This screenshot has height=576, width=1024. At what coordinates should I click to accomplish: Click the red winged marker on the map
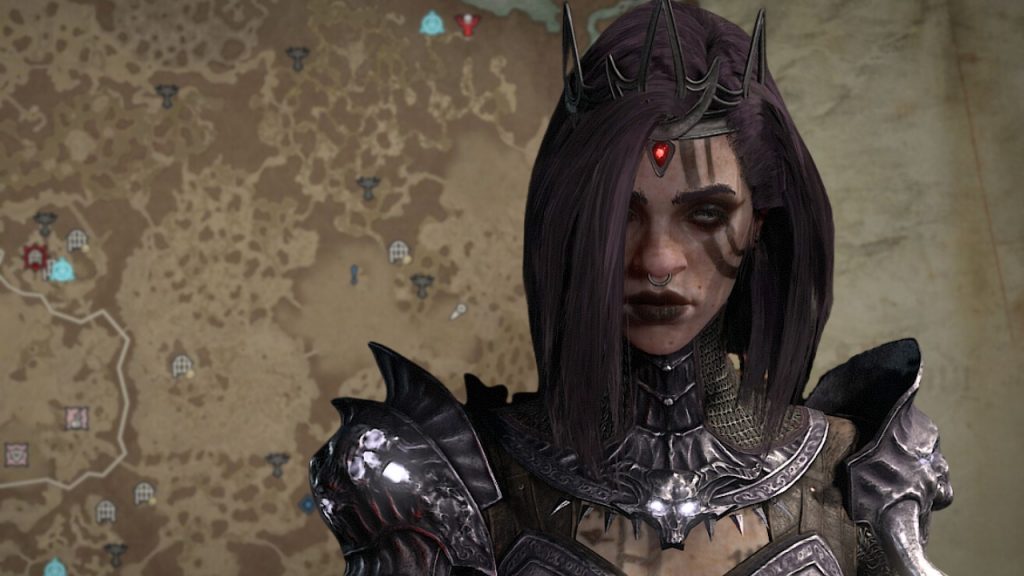[x=467, y=23]
